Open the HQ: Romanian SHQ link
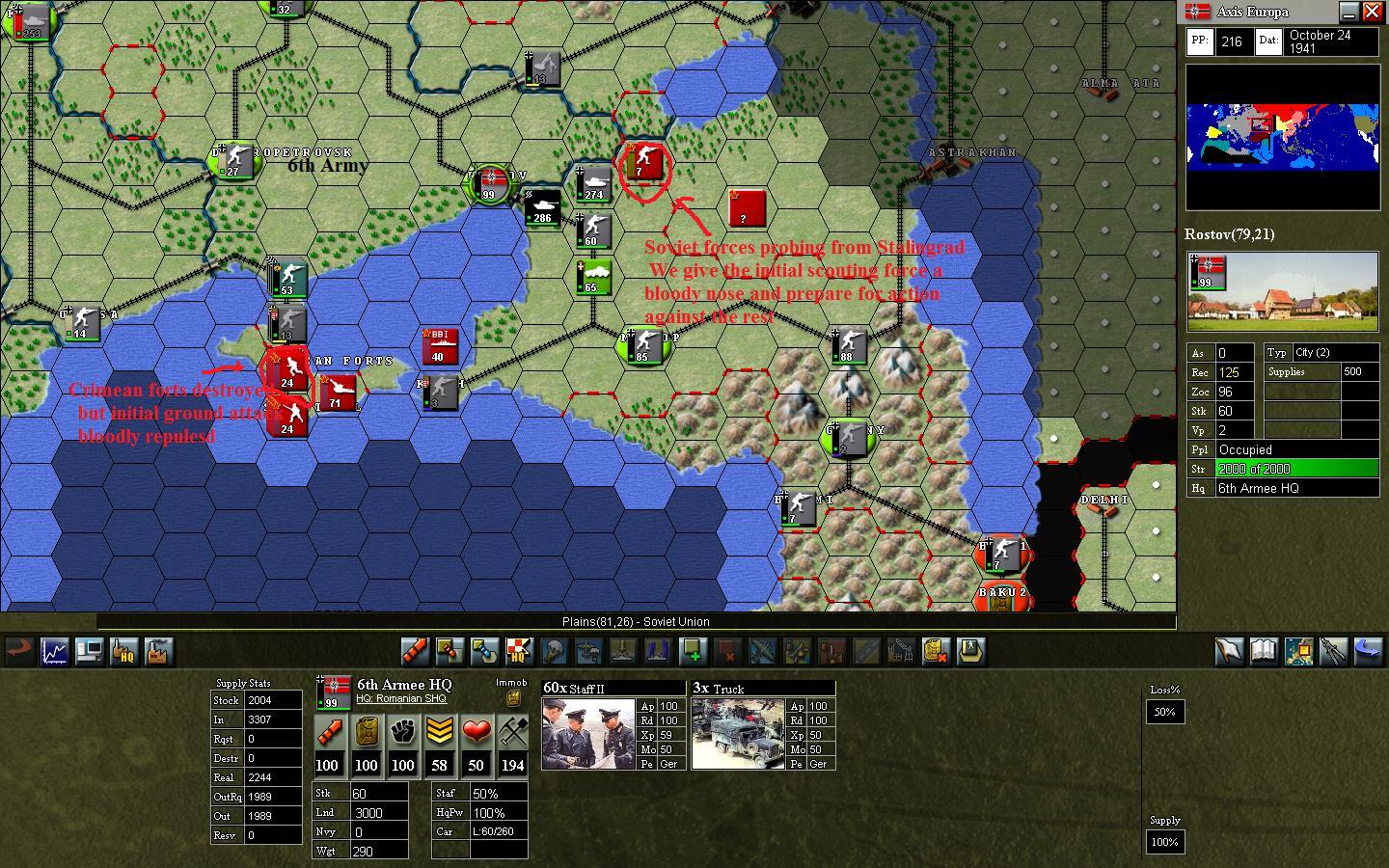The image size is (1389, 868). [x=403, y=698]
